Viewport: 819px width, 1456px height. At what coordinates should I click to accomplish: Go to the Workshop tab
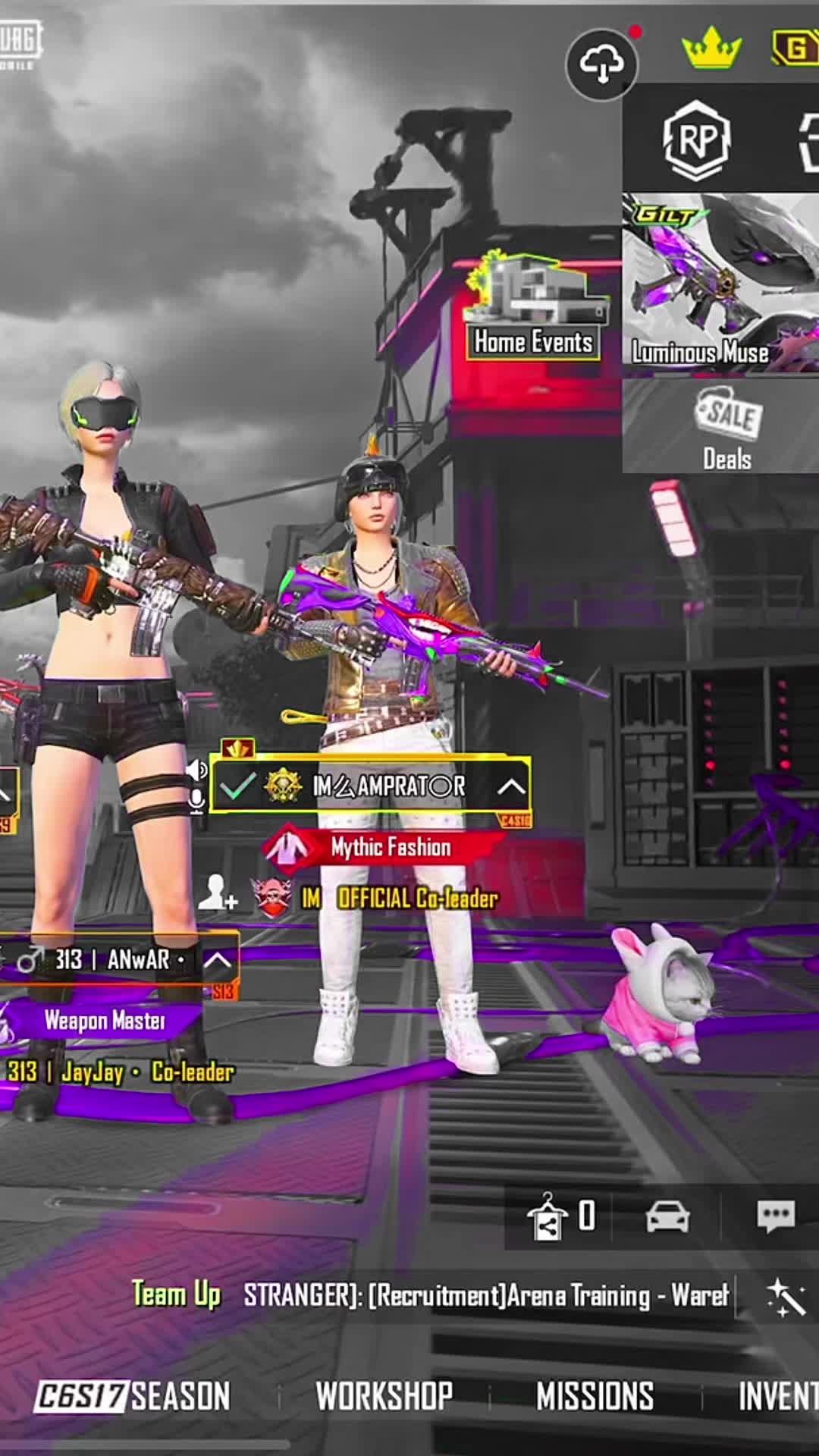(x=384, y=1396)
